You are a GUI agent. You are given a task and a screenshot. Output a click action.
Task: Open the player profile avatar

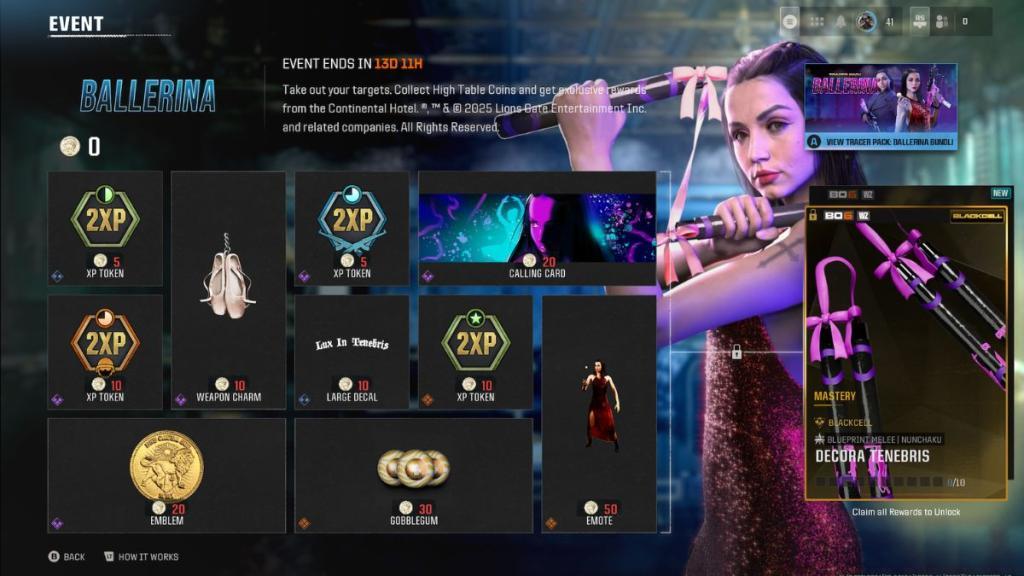point(866,21)
